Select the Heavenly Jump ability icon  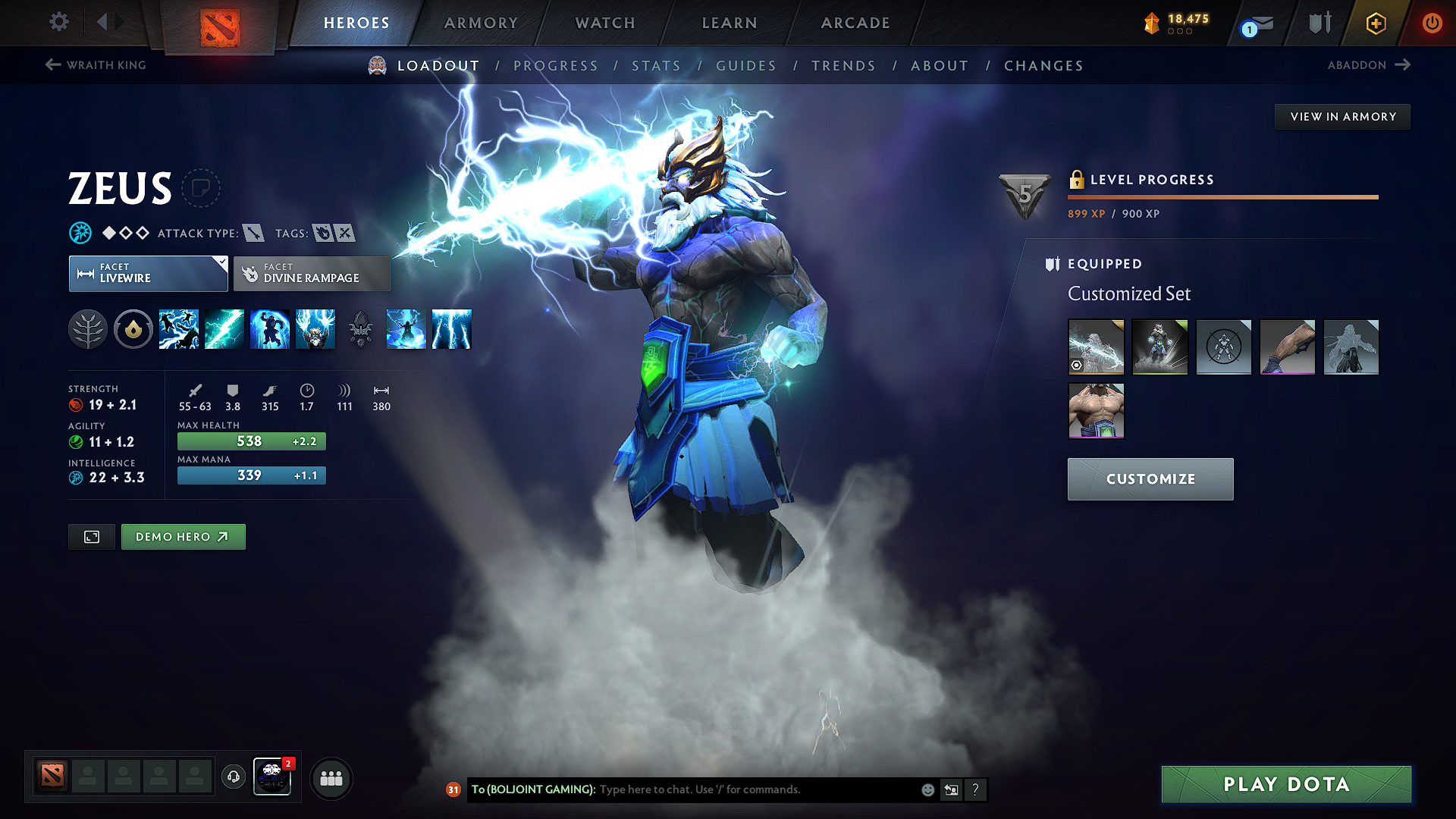[x=269, y=329]
